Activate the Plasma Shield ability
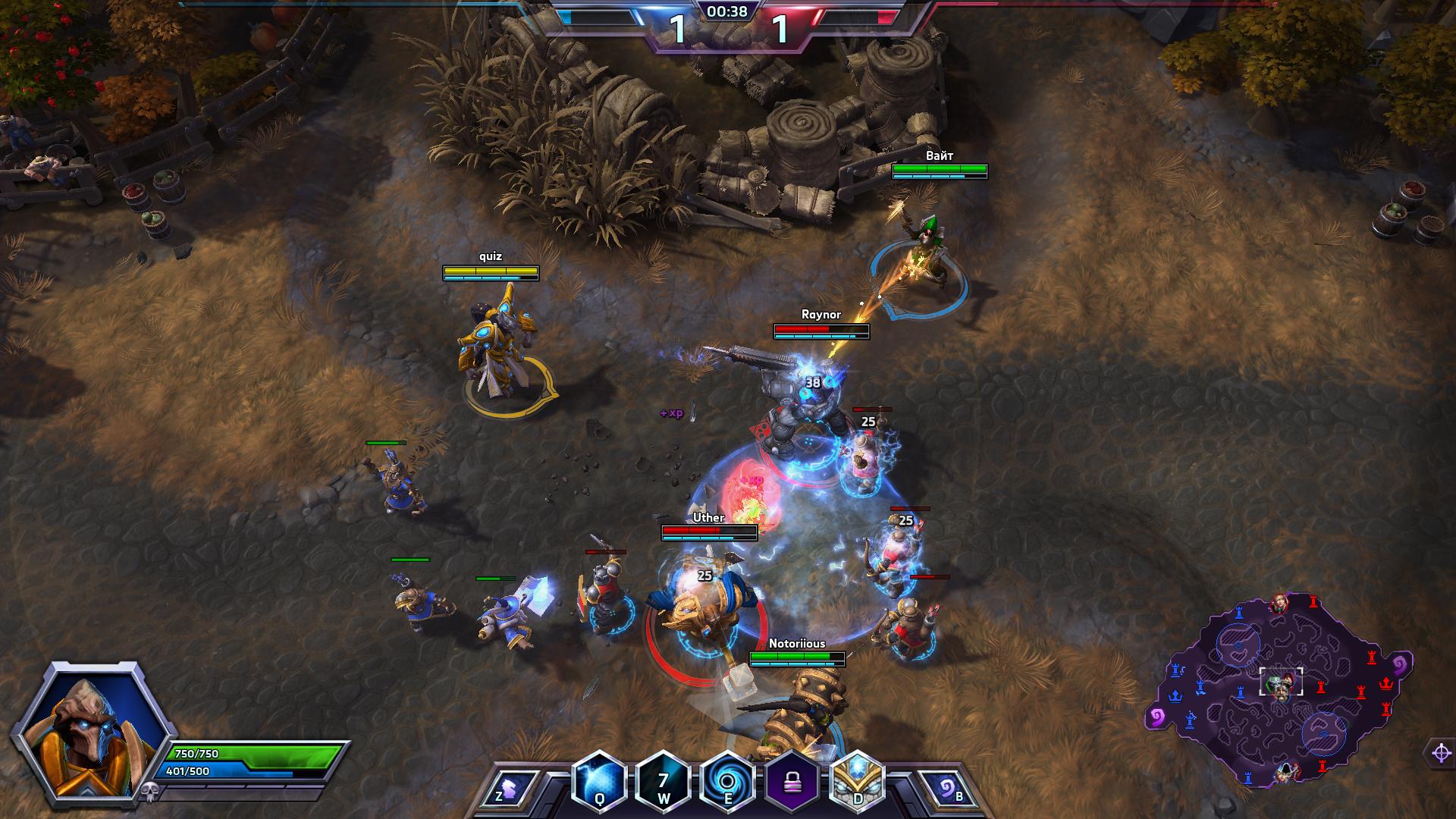This screenshot has height=819, width=1456. [x=599, y=780]
